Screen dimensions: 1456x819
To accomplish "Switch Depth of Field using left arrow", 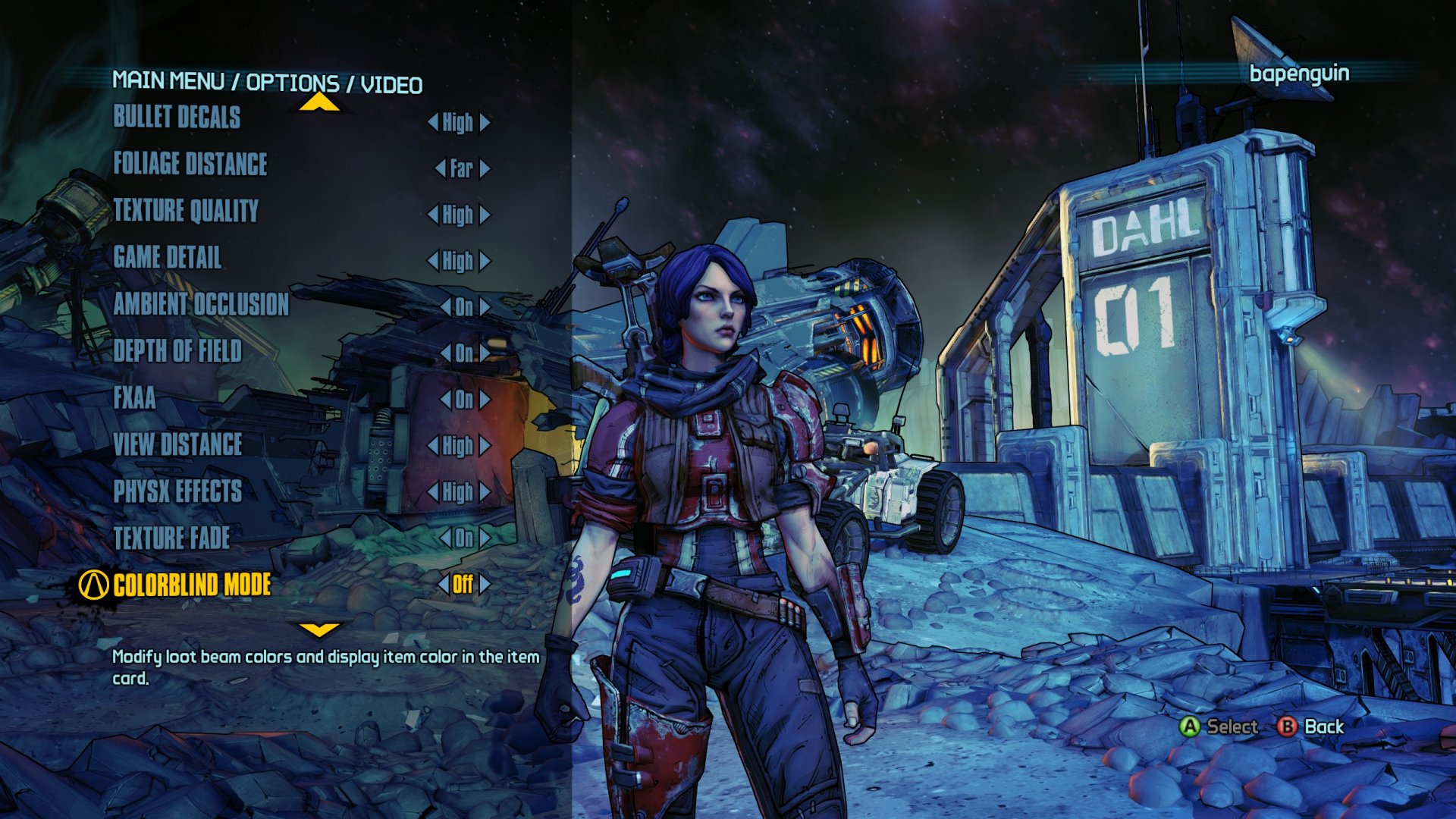I will tap(446, 353).
